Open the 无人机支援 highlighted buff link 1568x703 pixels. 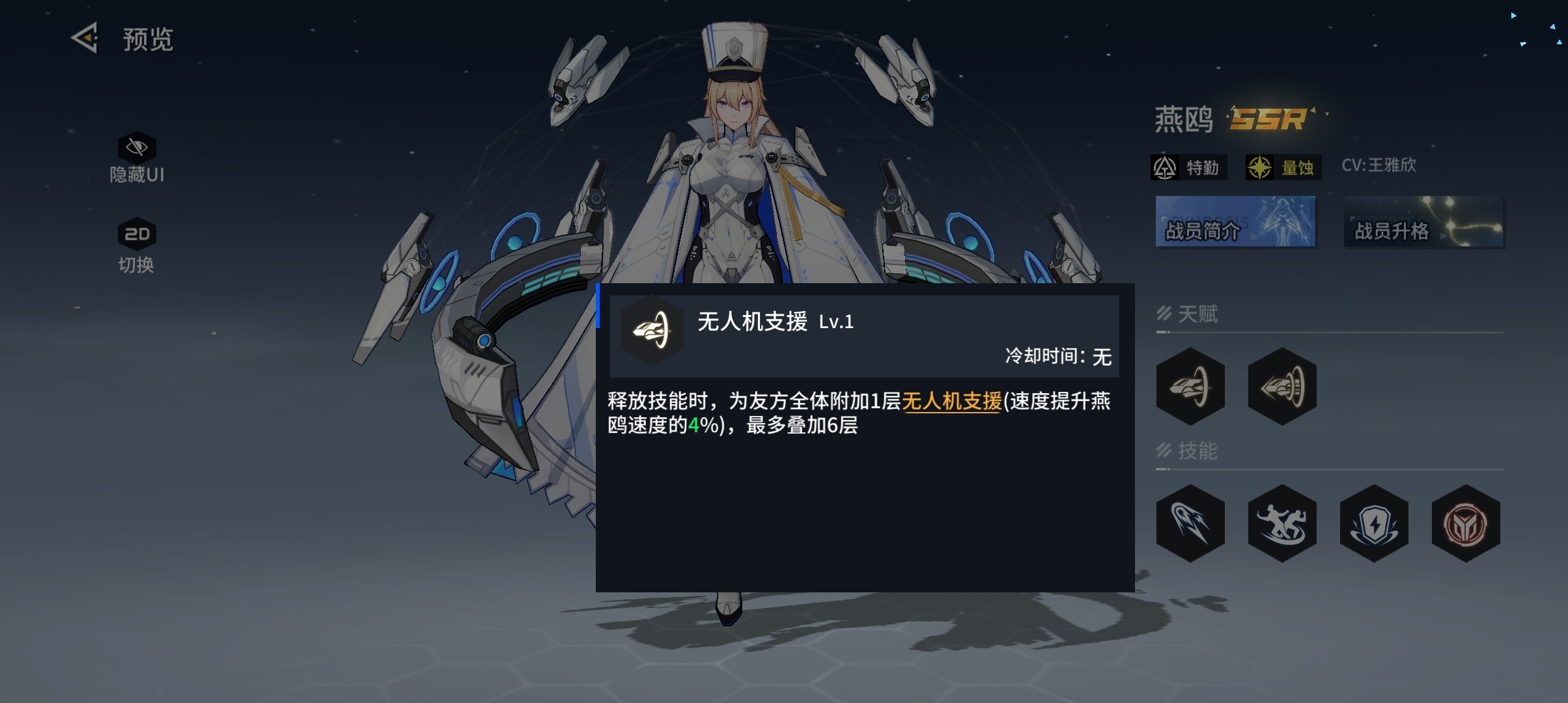point(951,403)
